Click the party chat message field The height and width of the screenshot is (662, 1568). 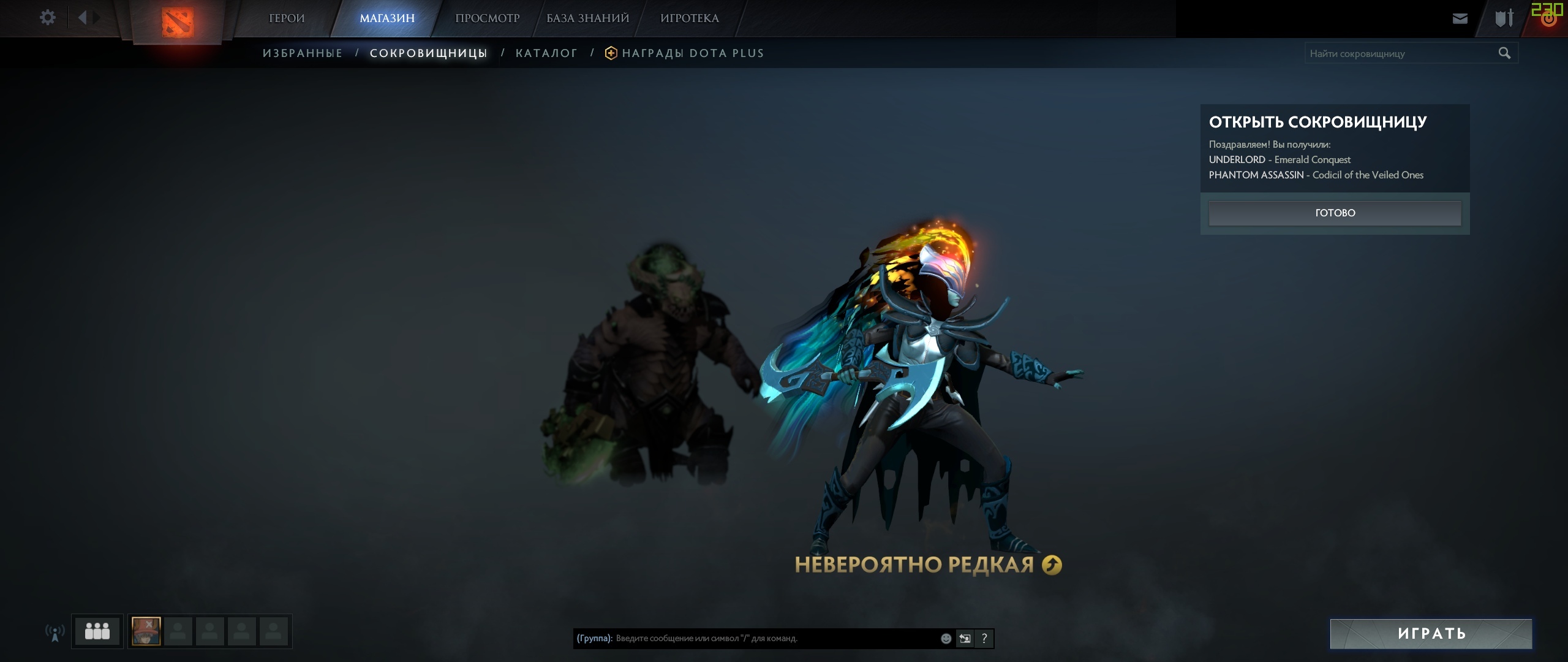[775, 638]
